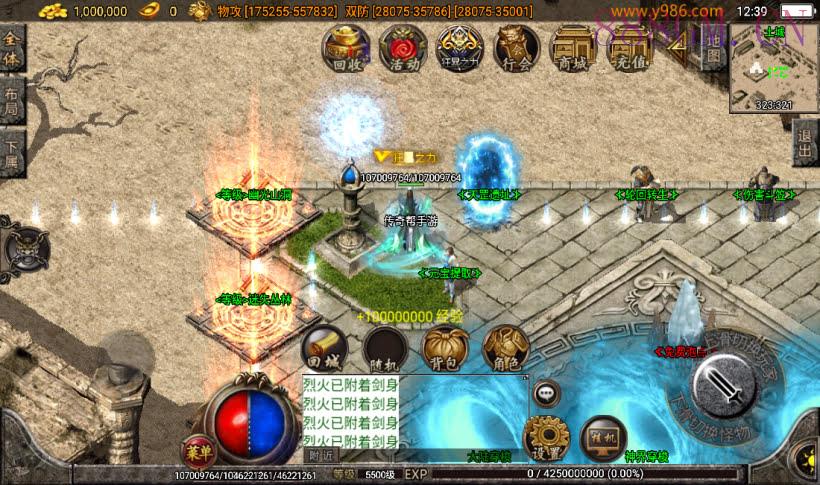
Task: Open the 背包 backpack
Action: click(445, 348)
